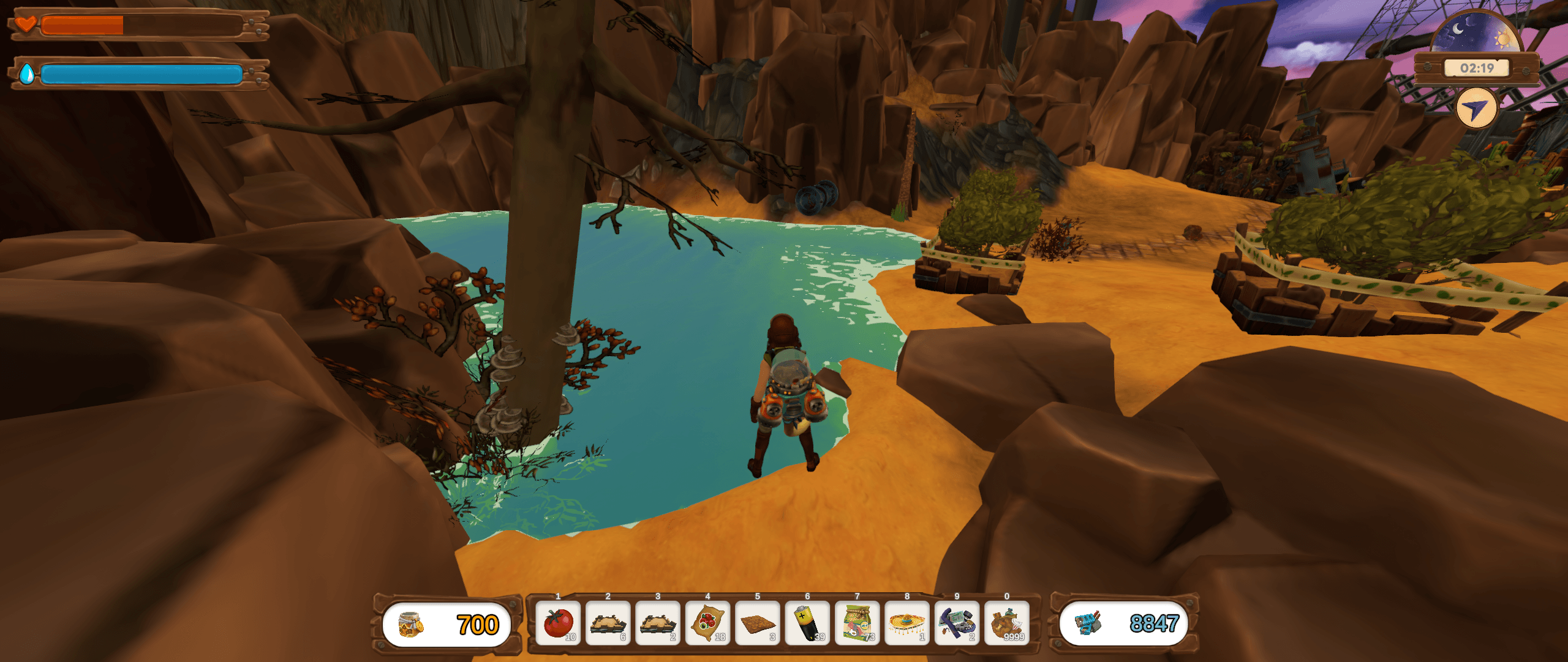Select the blue tool gadget slot
This screenshot has width=1568, height=662.
point(957,623)
